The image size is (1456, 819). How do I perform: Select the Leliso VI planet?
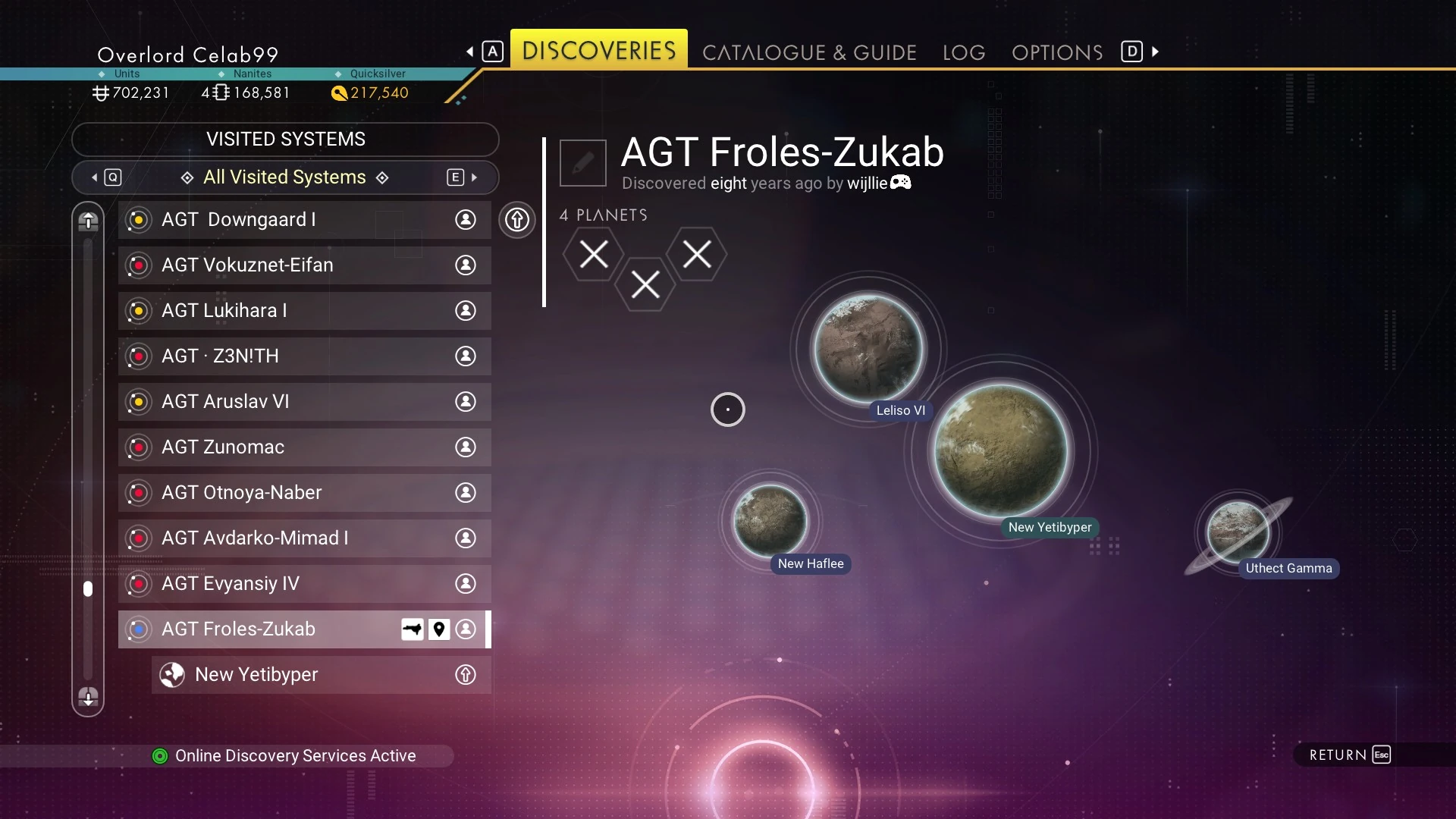tap(868, 349)
